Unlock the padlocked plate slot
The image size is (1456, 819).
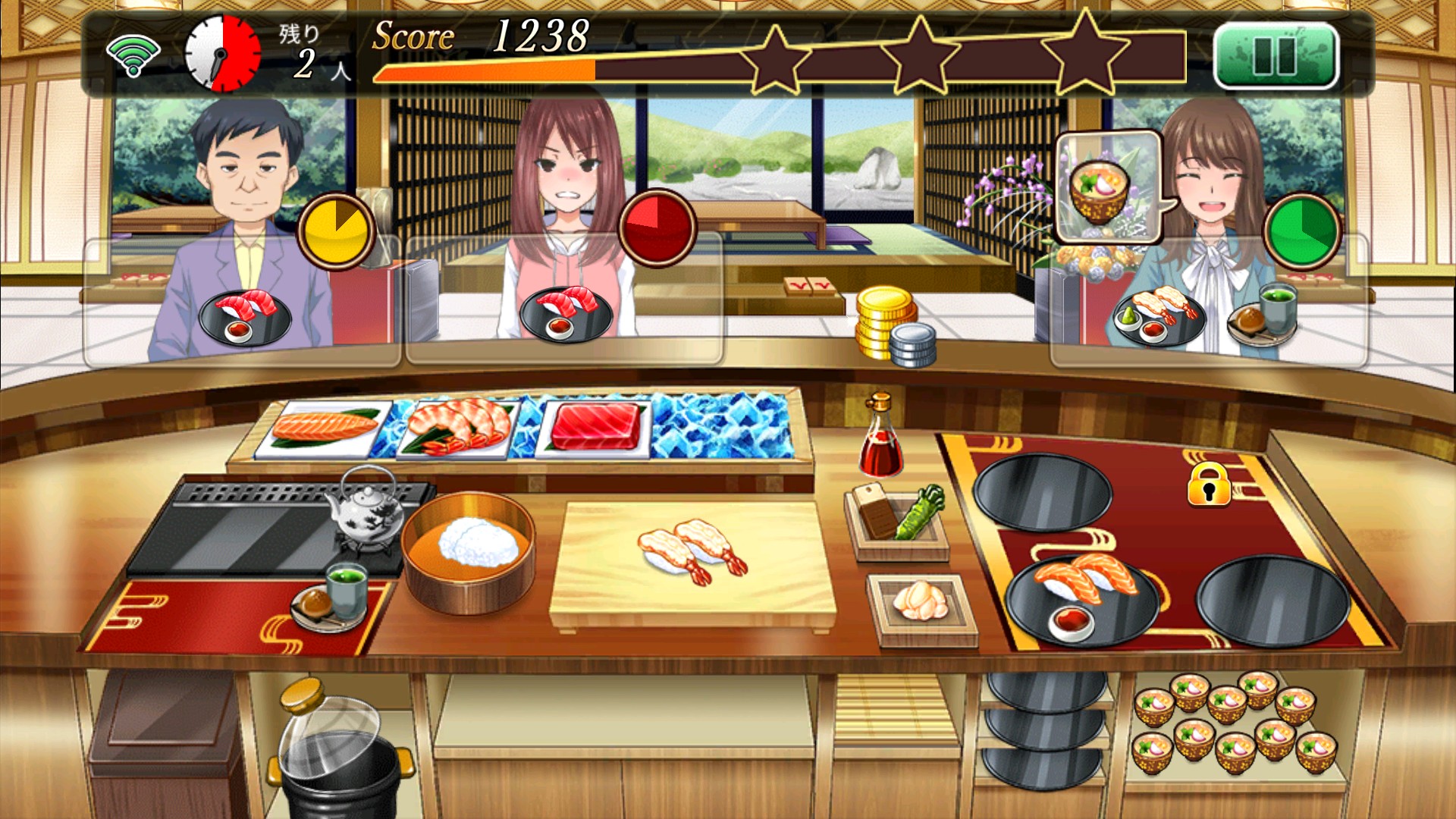pos(1209,484)
